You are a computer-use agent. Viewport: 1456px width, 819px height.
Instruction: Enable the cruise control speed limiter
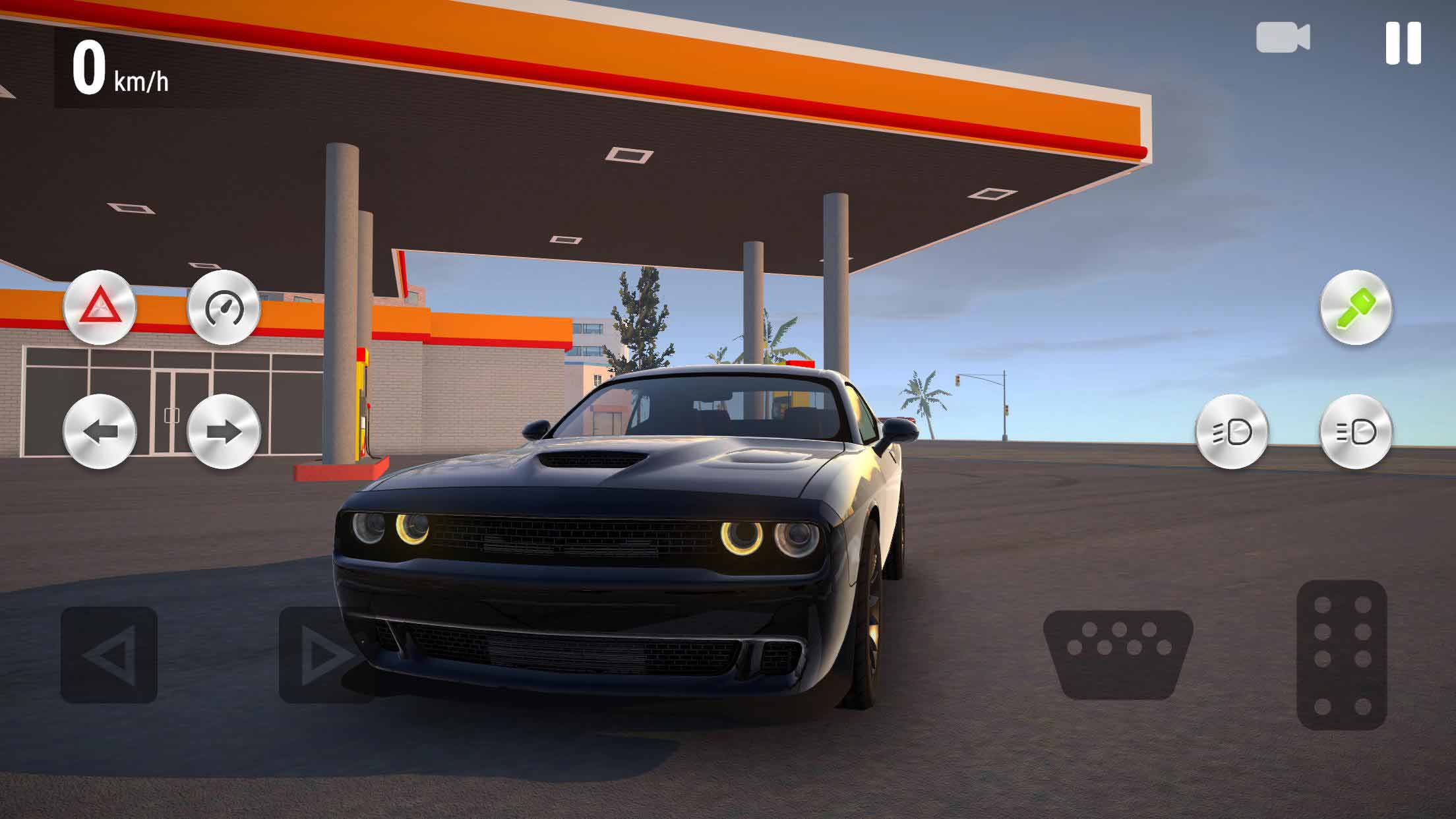225,307
